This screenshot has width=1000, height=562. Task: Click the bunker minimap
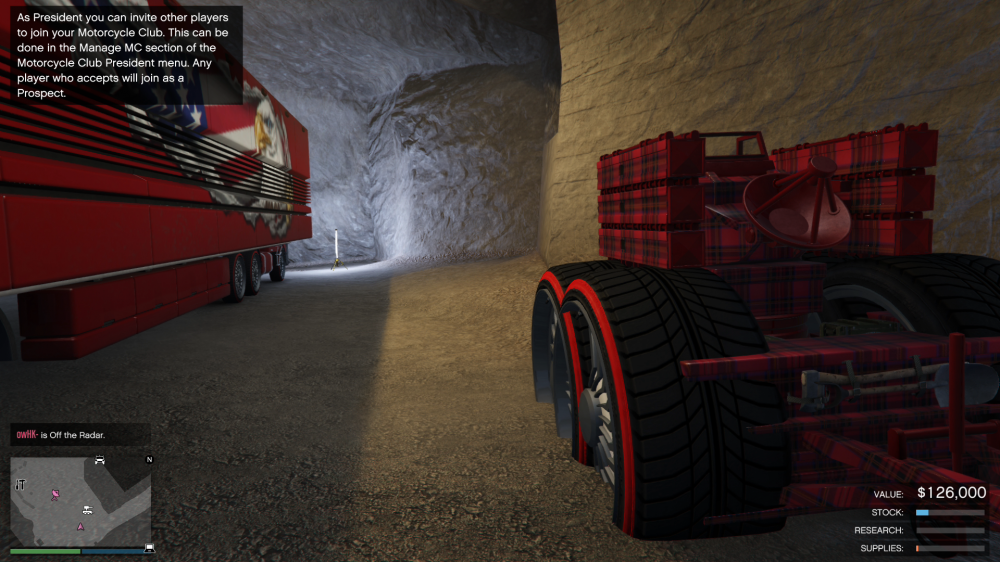point(80,500)
